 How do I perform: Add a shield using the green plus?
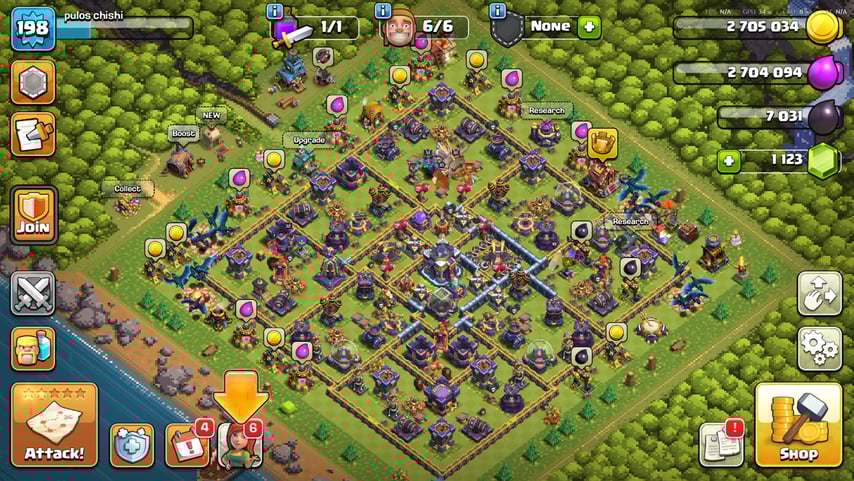pos(589,27)
